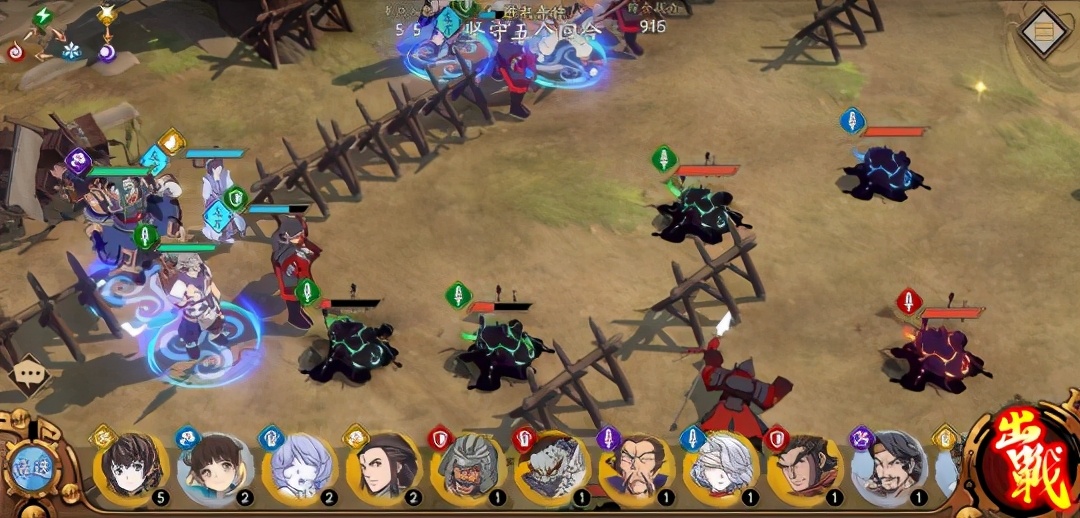Pick the dark-haired man with gold badge
1080x518 pixels.
tap(383, 468)
